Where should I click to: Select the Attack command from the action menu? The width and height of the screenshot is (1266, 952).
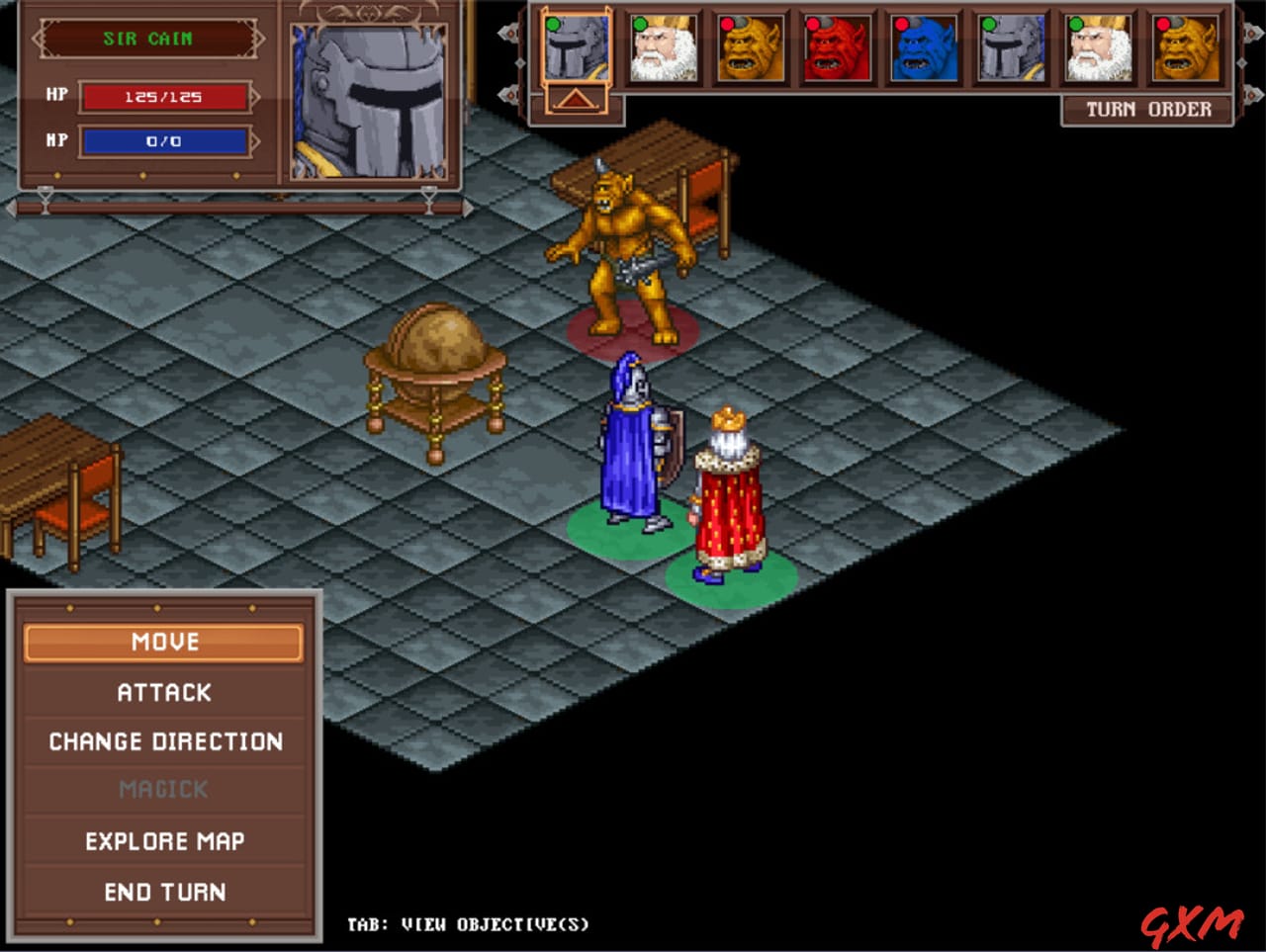click(165, 692)
